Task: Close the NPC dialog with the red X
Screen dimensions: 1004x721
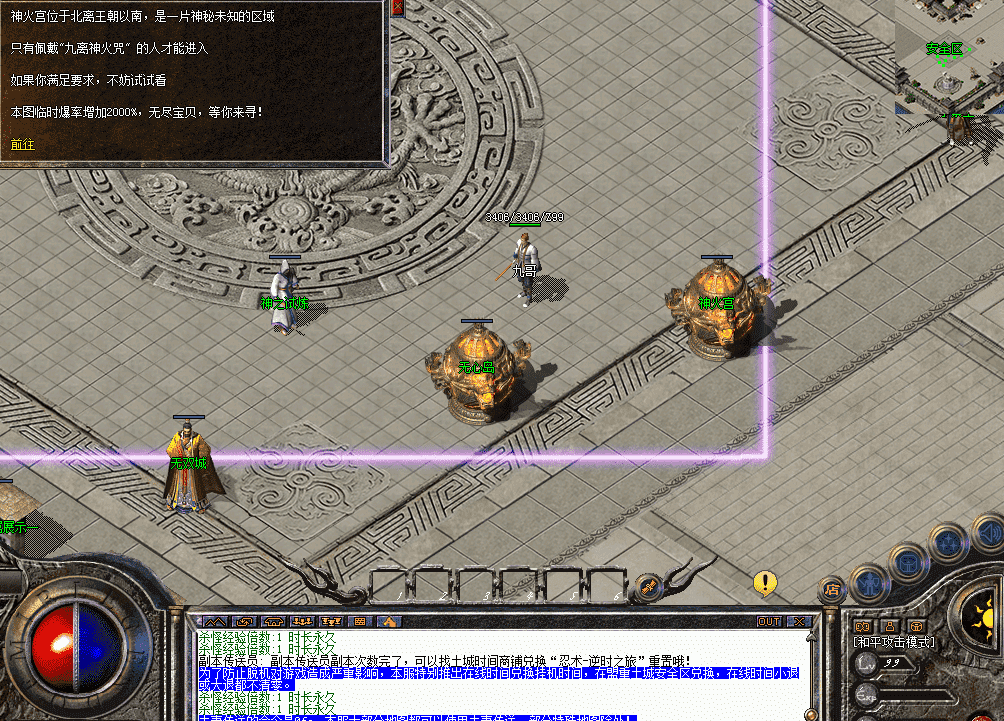Action: coord(397,7)
